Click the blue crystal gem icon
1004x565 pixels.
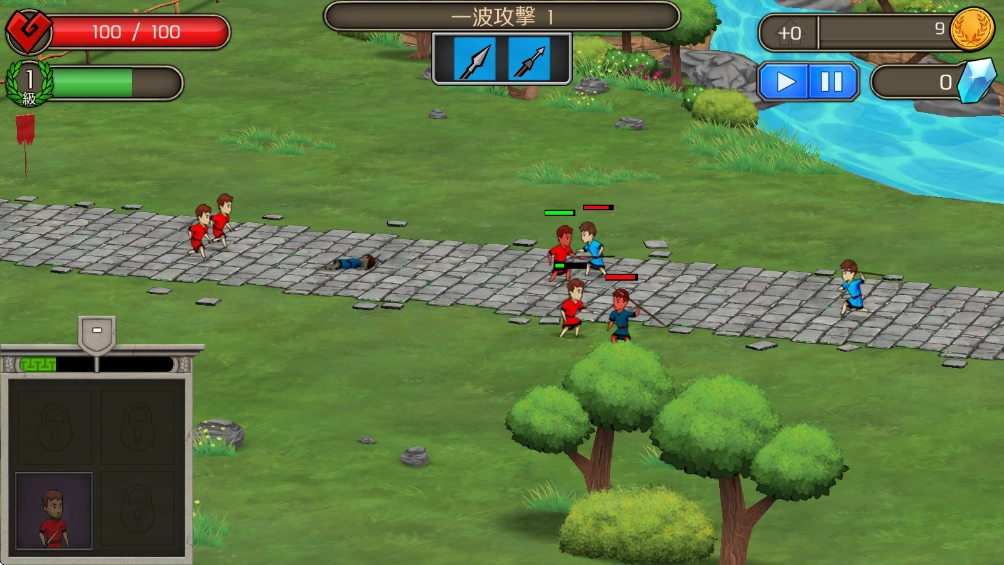(975, 82)
